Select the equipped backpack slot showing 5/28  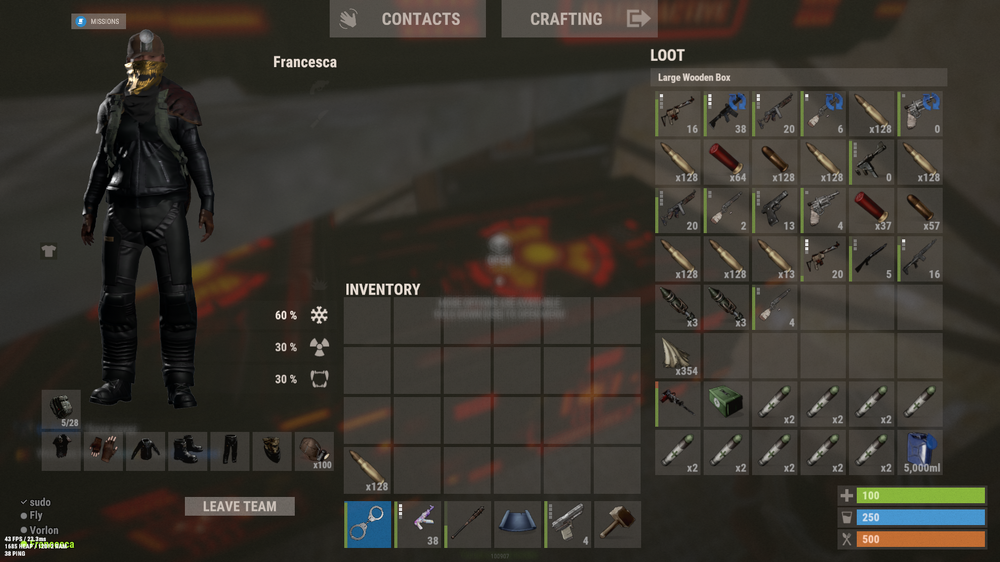(62, 409)
